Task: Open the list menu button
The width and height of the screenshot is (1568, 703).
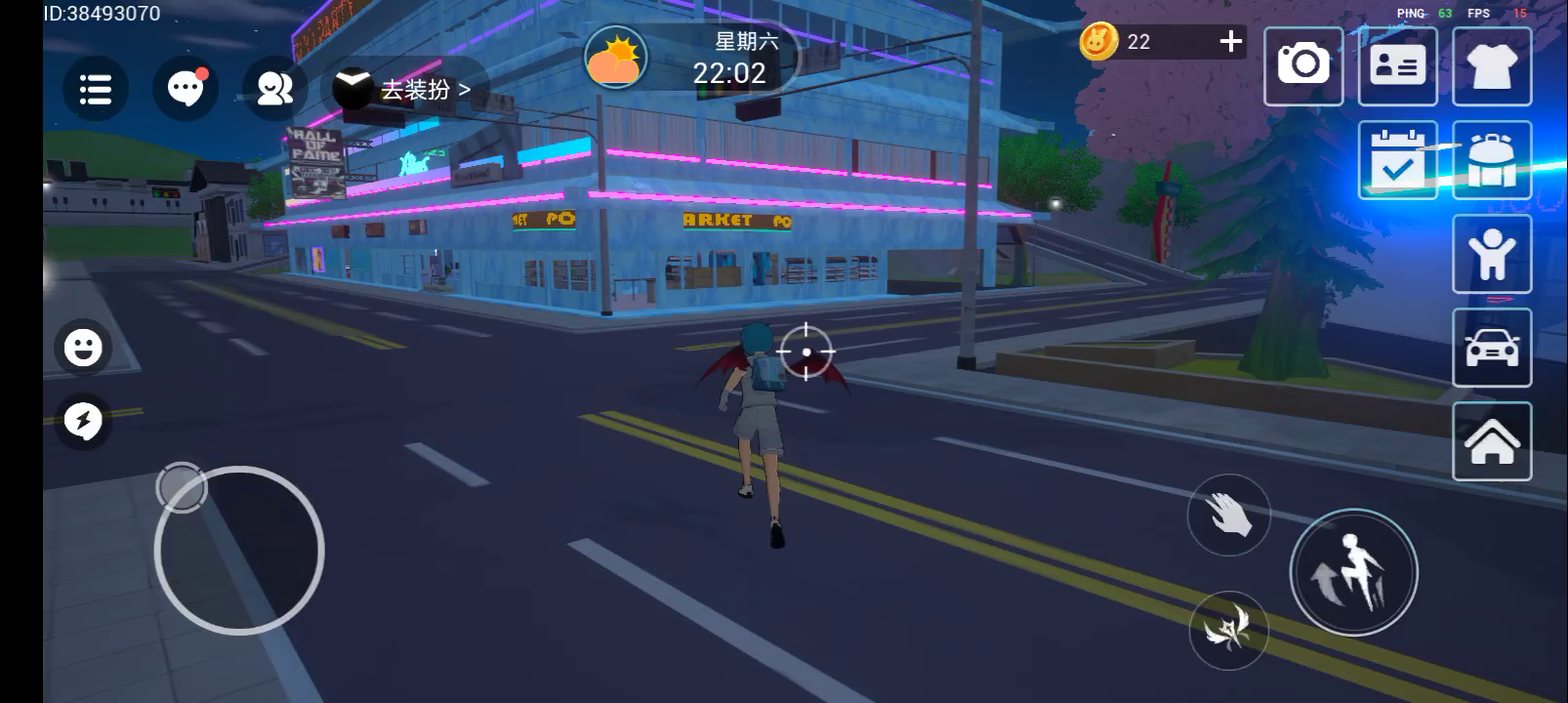Action: (x=95, y=90)
